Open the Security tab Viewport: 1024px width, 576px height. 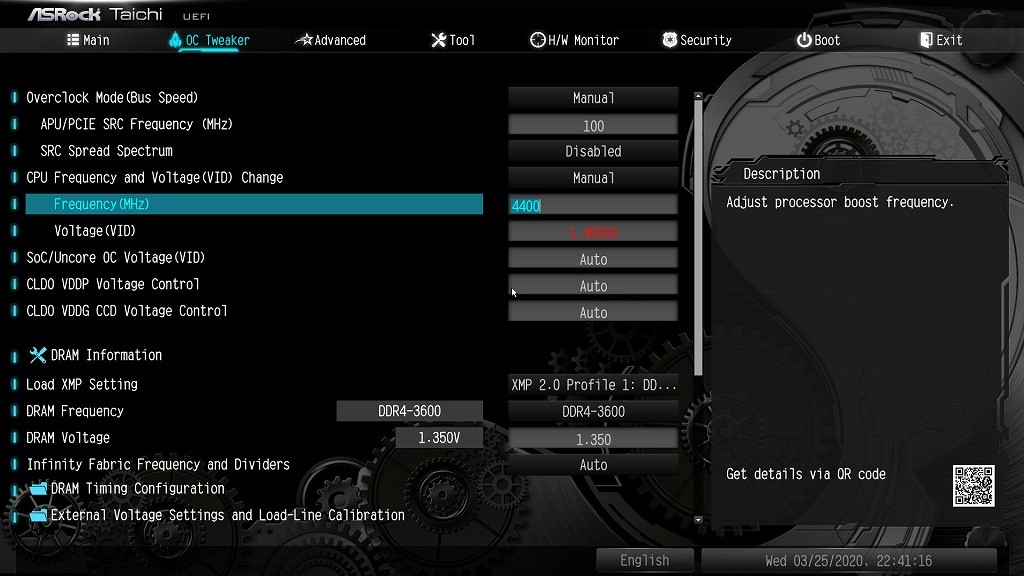697,40
